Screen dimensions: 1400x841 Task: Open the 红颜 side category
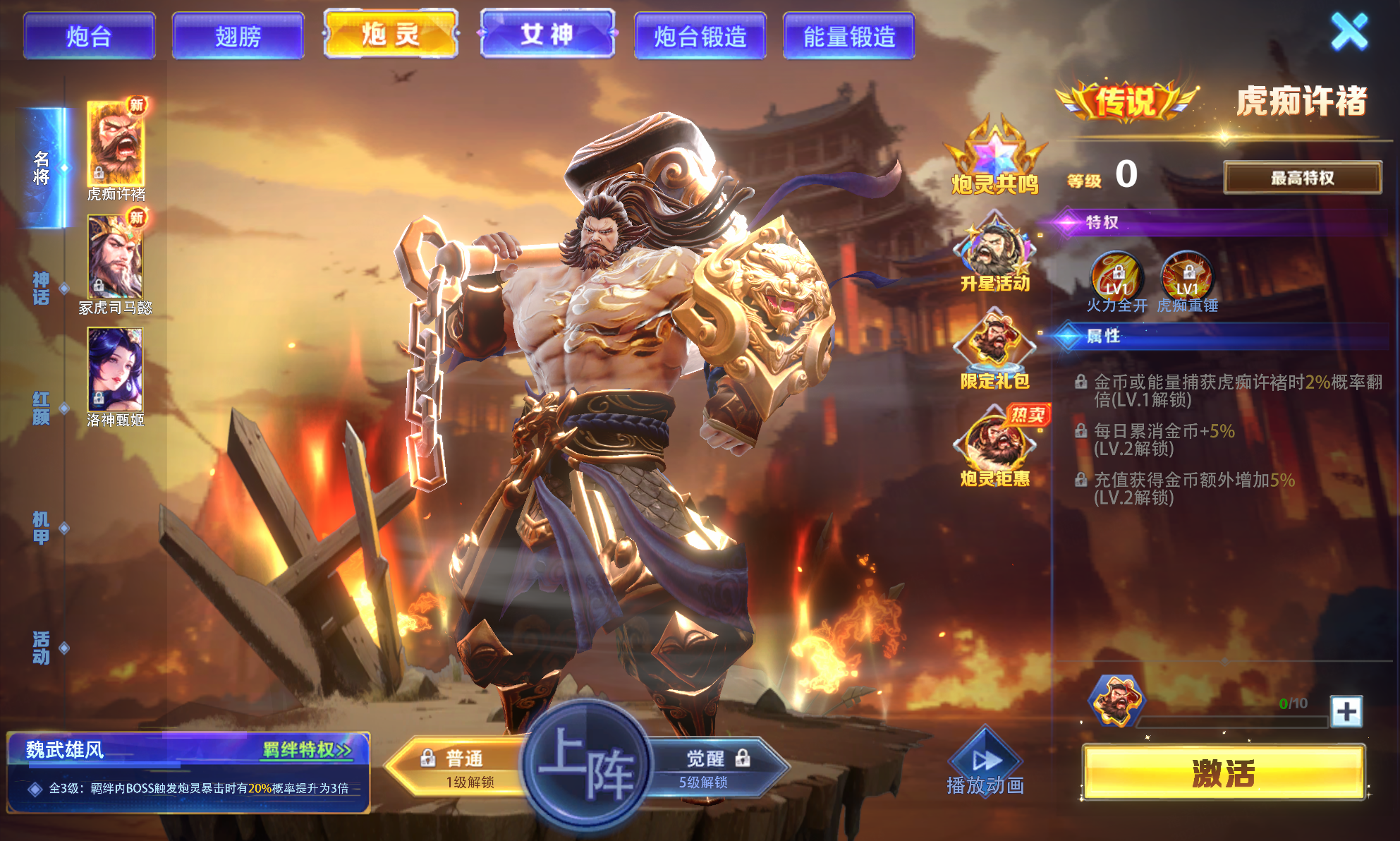(42, 408)
